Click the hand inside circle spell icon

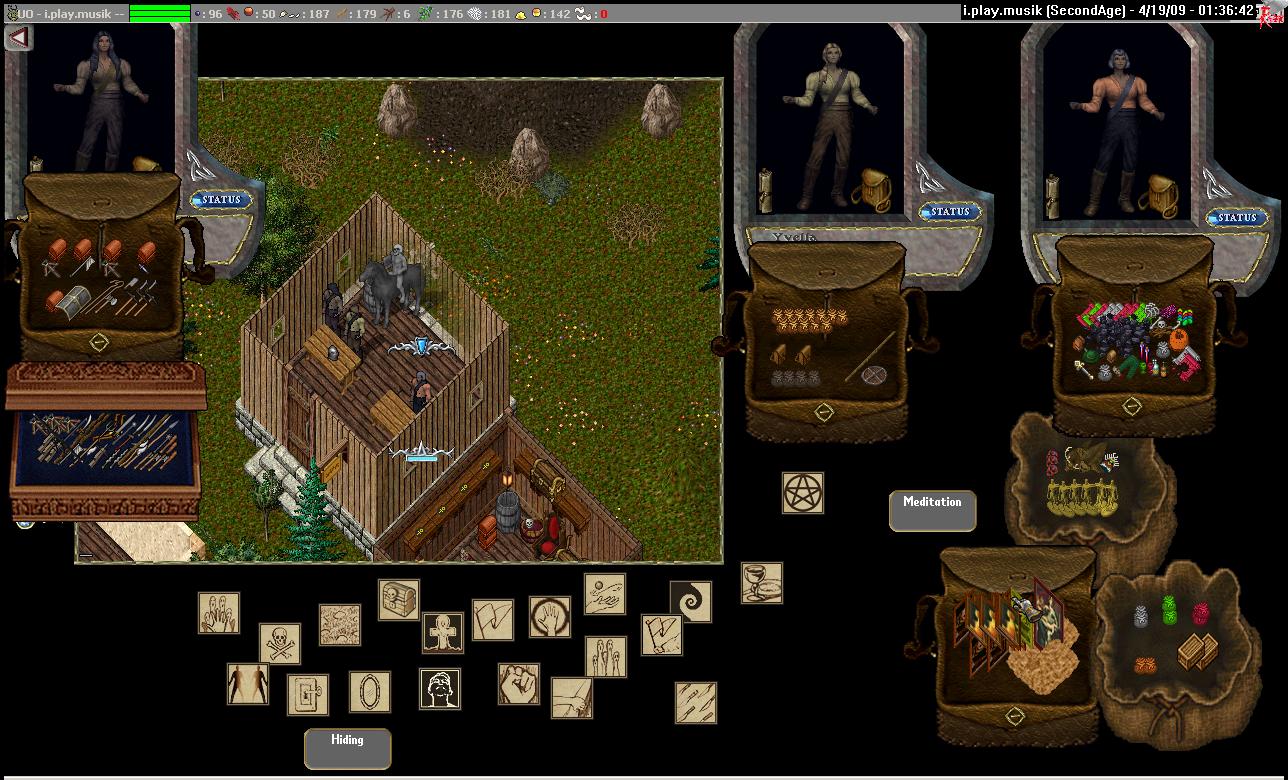[550, 617]
